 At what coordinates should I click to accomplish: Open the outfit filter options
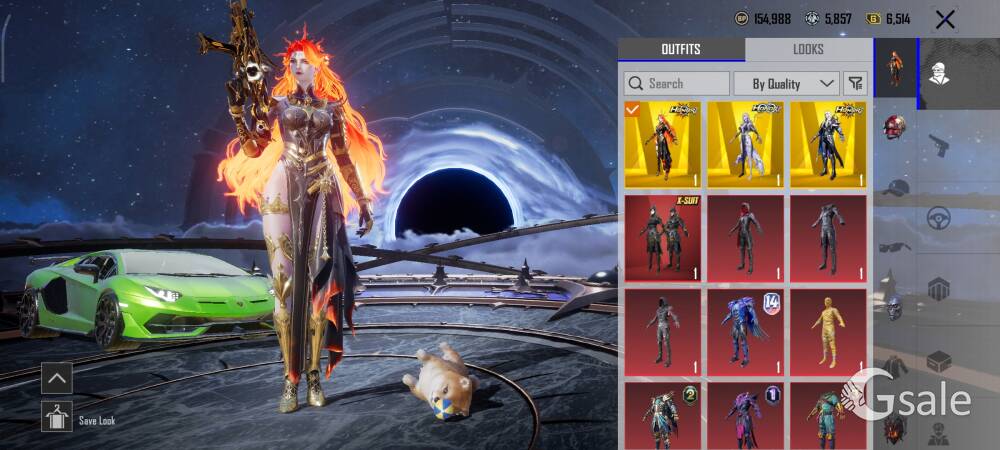855,83
